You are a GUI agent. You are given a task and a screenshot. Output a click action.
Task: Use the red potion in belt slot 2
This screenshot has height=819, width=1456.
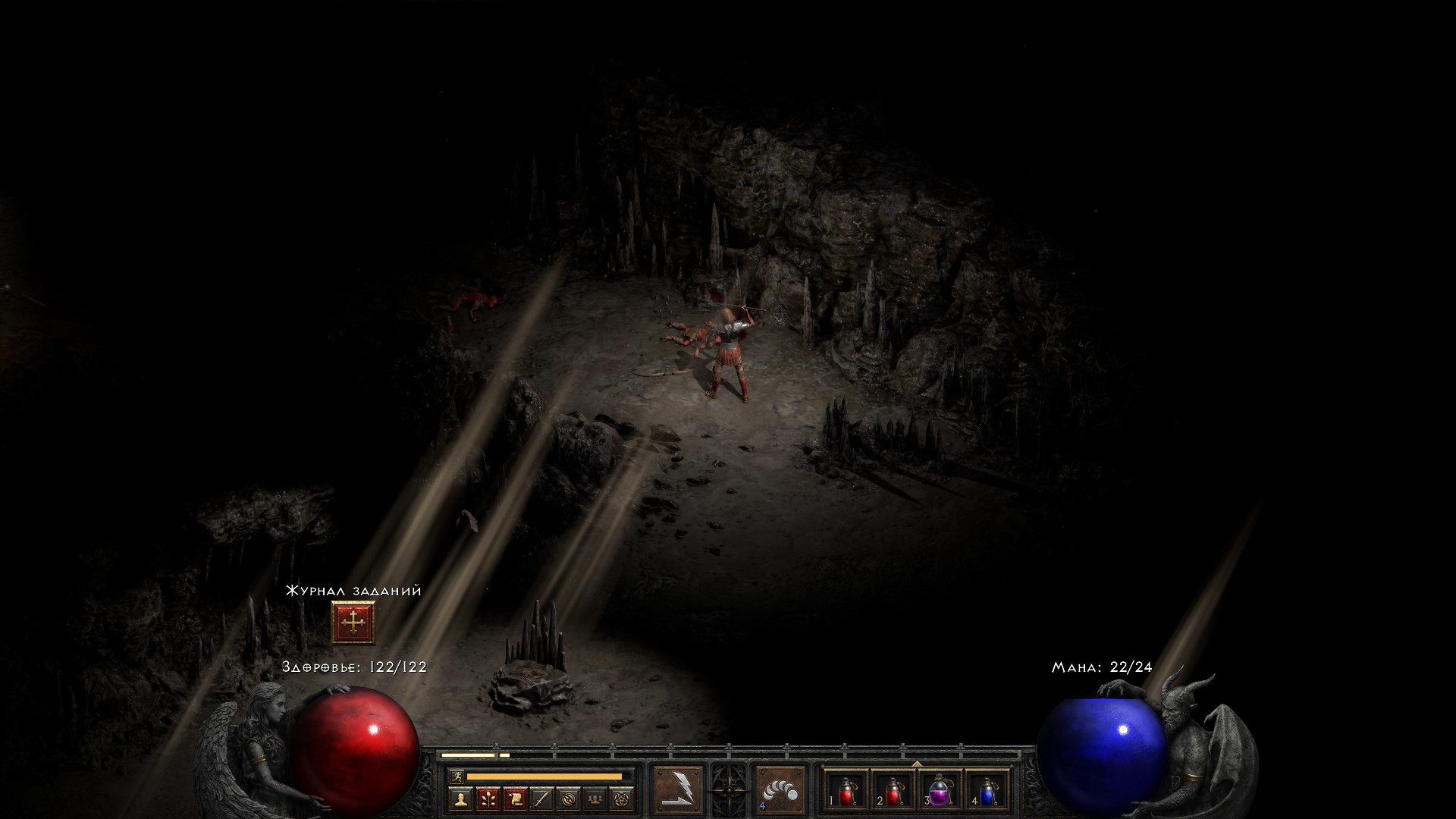pyautogui.click(x=893, y=790)
